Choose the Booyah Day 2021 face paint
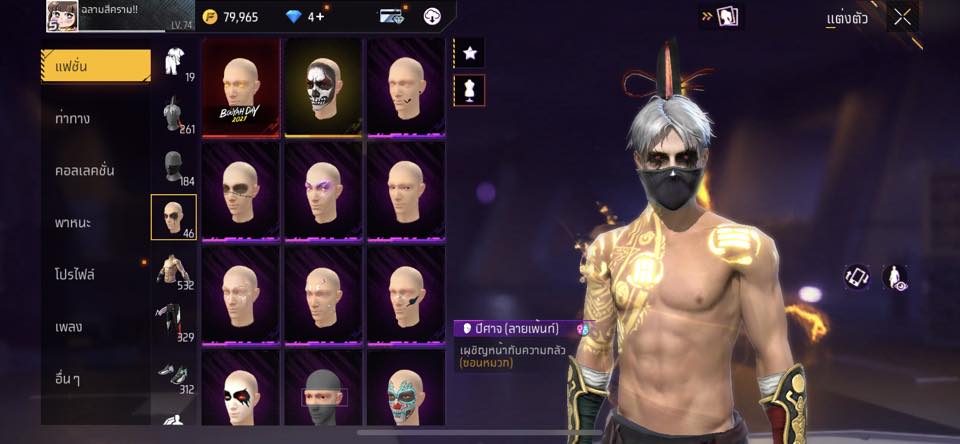 pos(240,87)
